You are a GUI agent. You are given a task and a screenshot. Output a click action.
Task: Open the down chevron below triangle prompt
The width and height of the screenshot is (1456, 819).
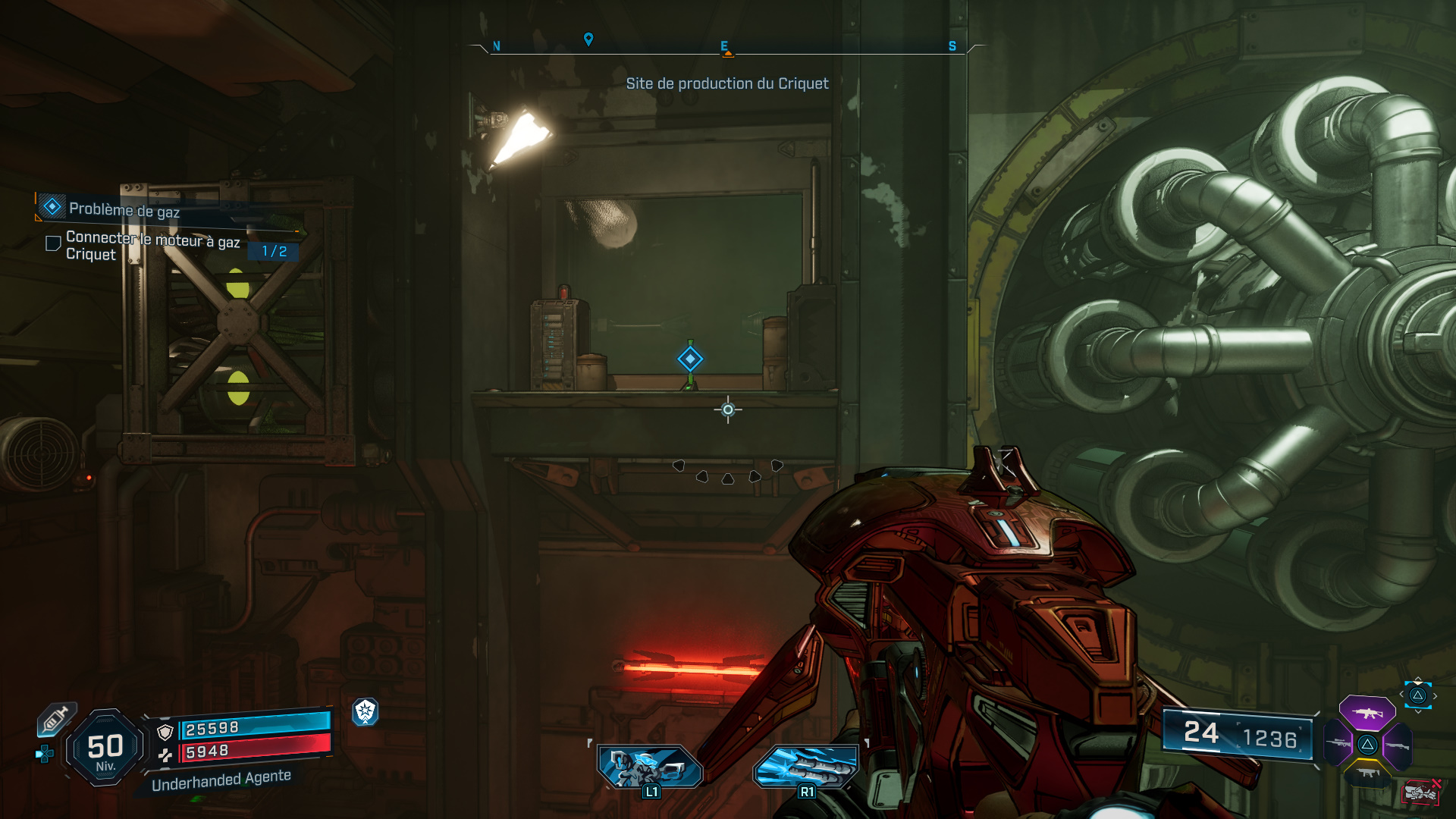coord(1418,712)
